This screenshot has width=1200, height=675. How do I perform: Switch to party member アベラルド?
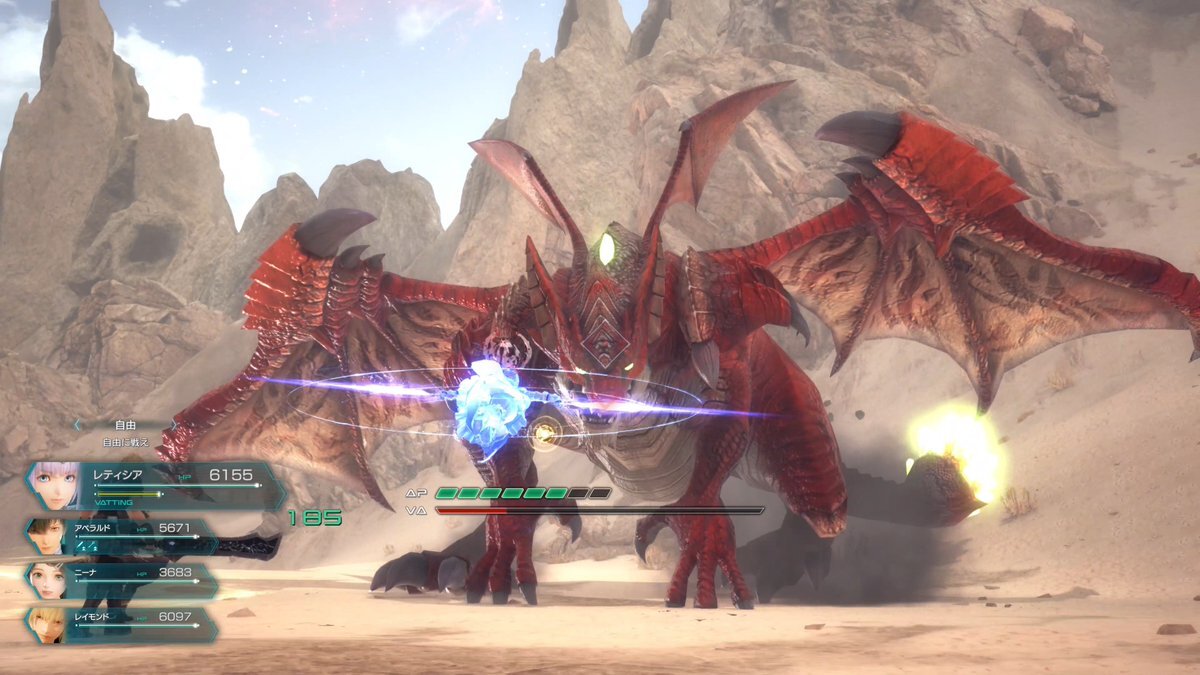(46, 537)
